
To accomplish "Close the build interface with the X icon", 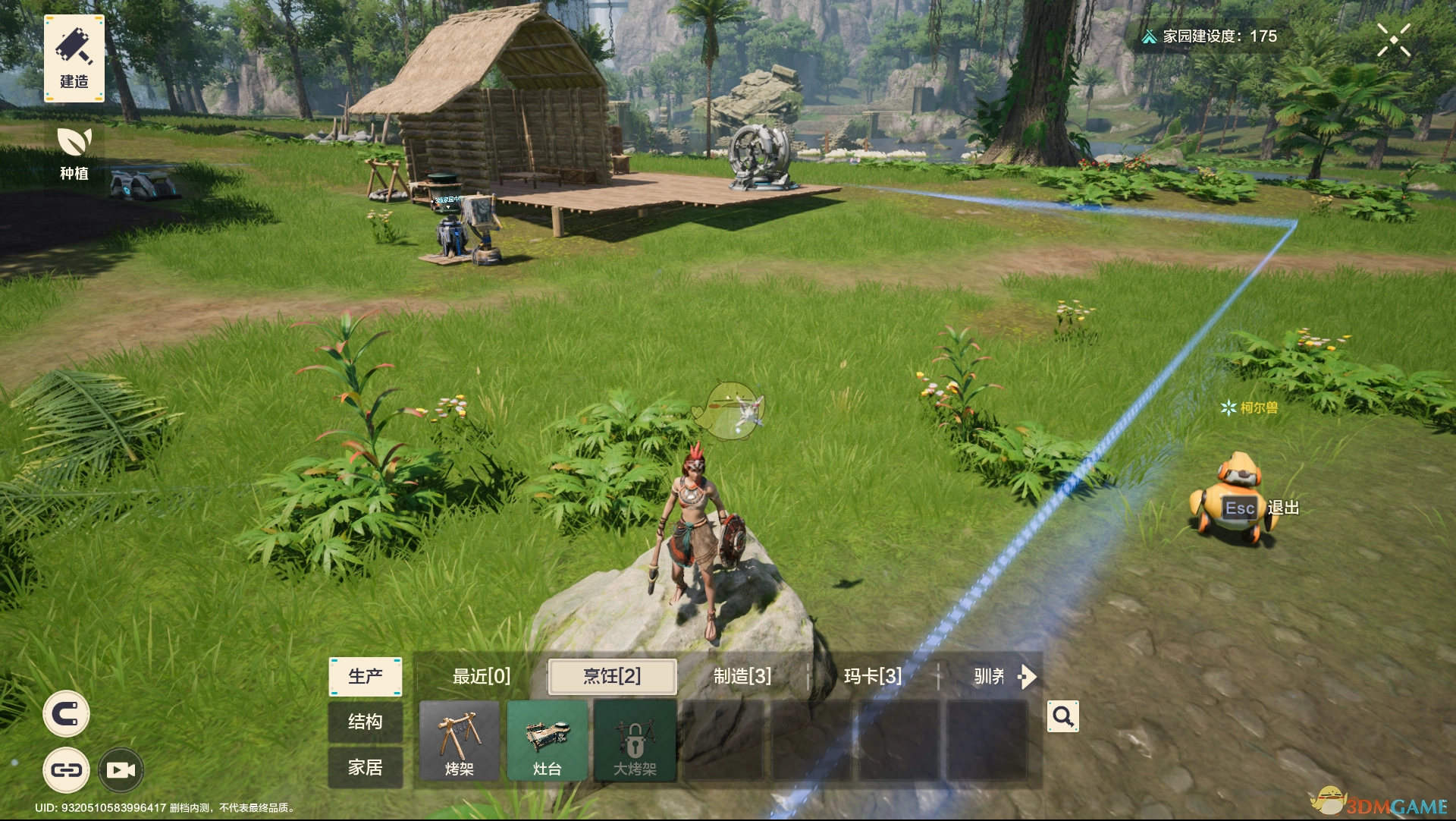I will click(x=1394, y=40).
